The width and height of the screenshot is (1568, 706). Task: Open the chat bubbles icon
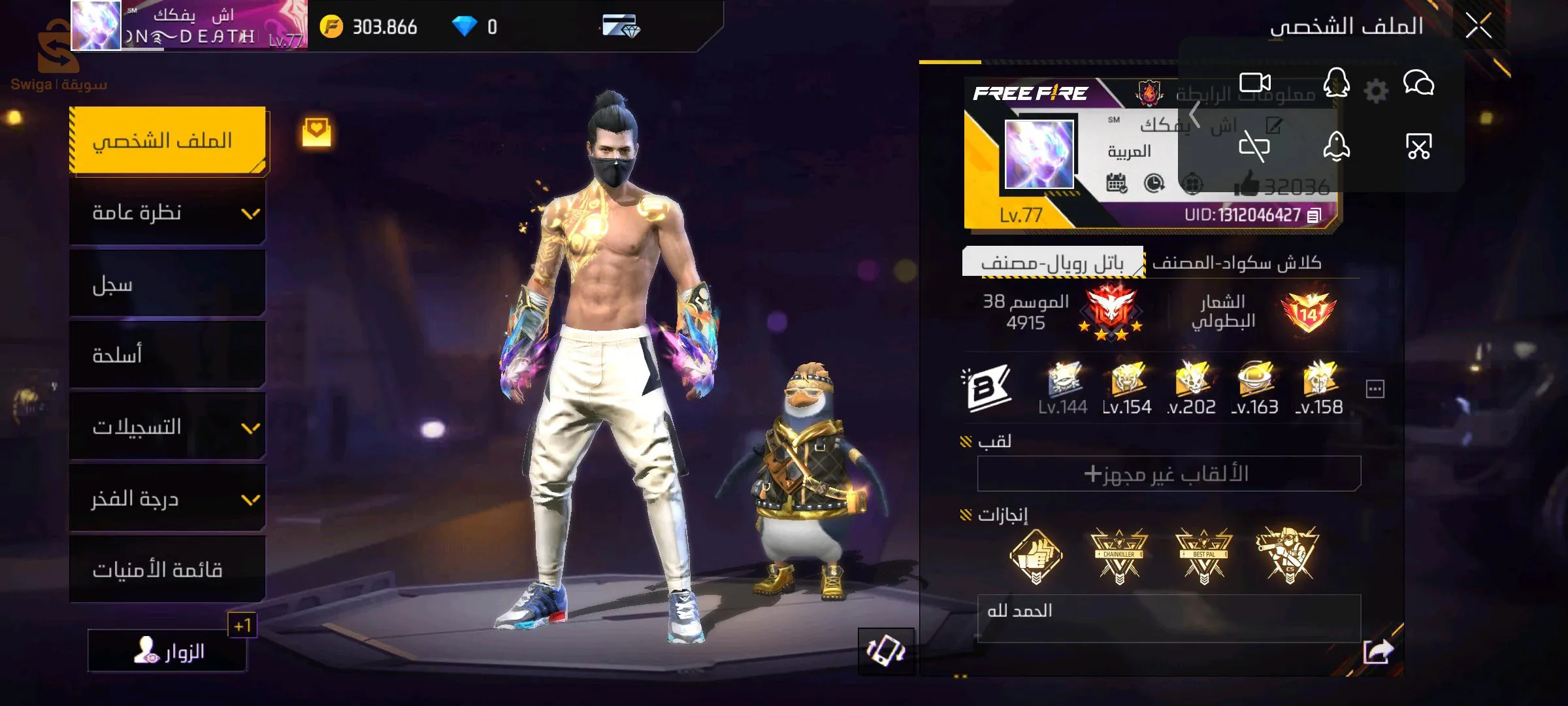point(1418,84)
